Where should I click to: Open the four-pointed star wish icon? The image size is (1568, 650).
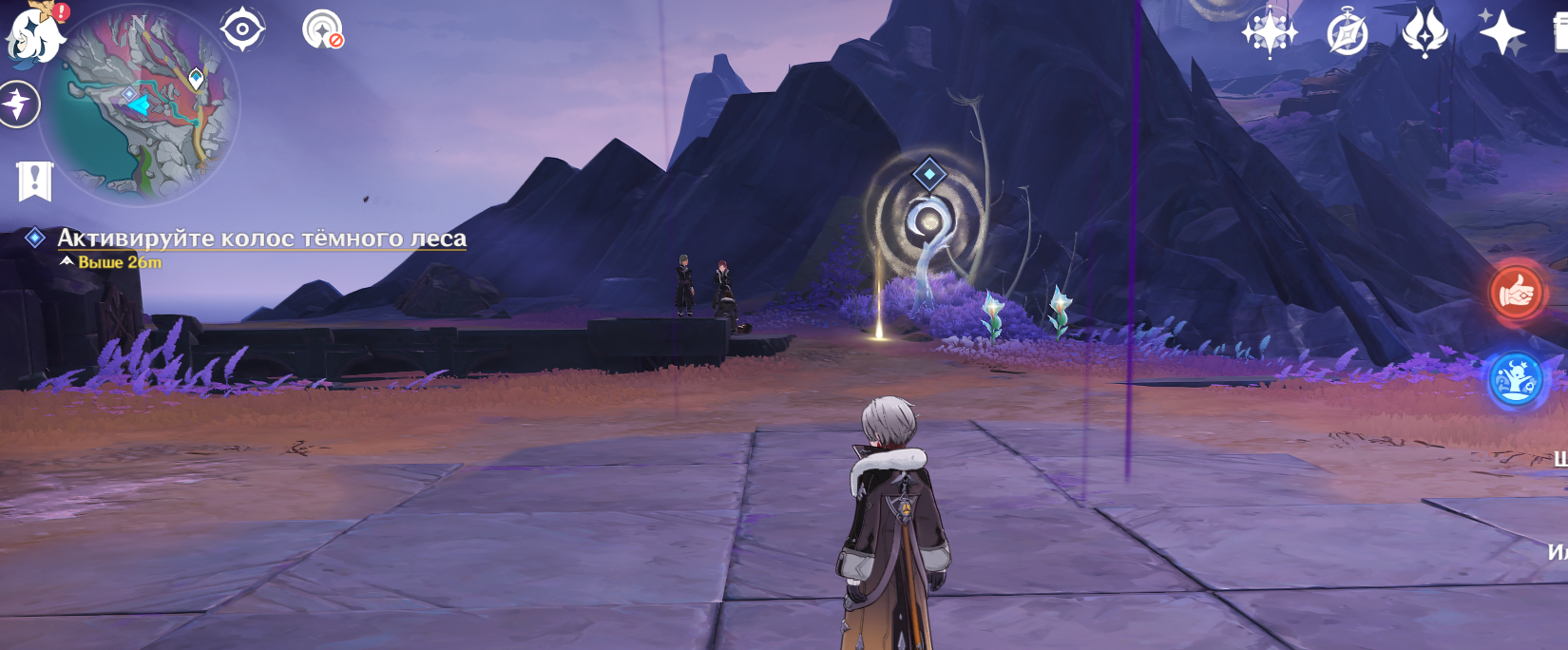pyautogui.click(x=1270, y=32)
